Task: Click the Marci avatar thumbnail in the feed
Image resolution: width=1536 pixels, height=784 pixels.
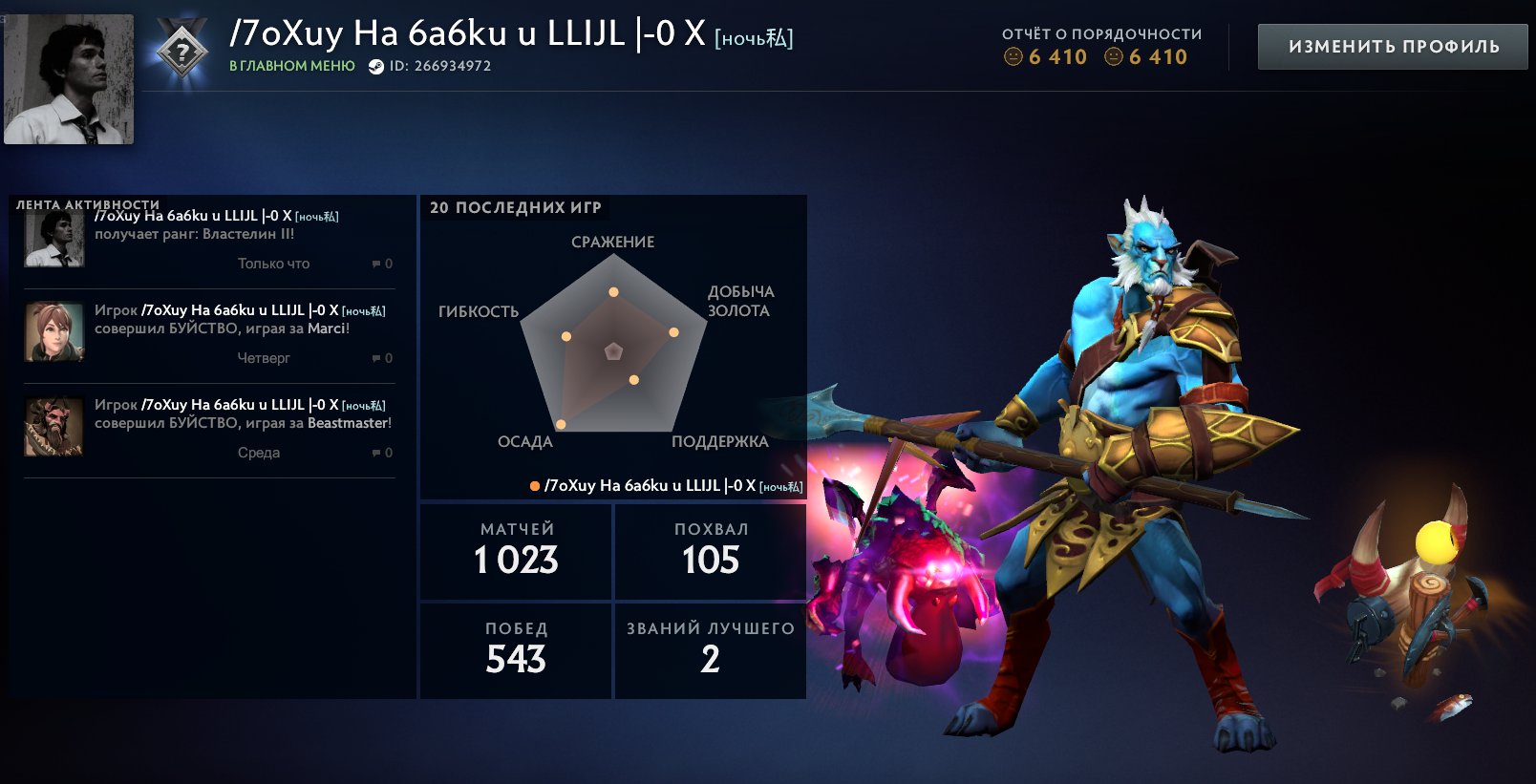Action: [53, 332]
